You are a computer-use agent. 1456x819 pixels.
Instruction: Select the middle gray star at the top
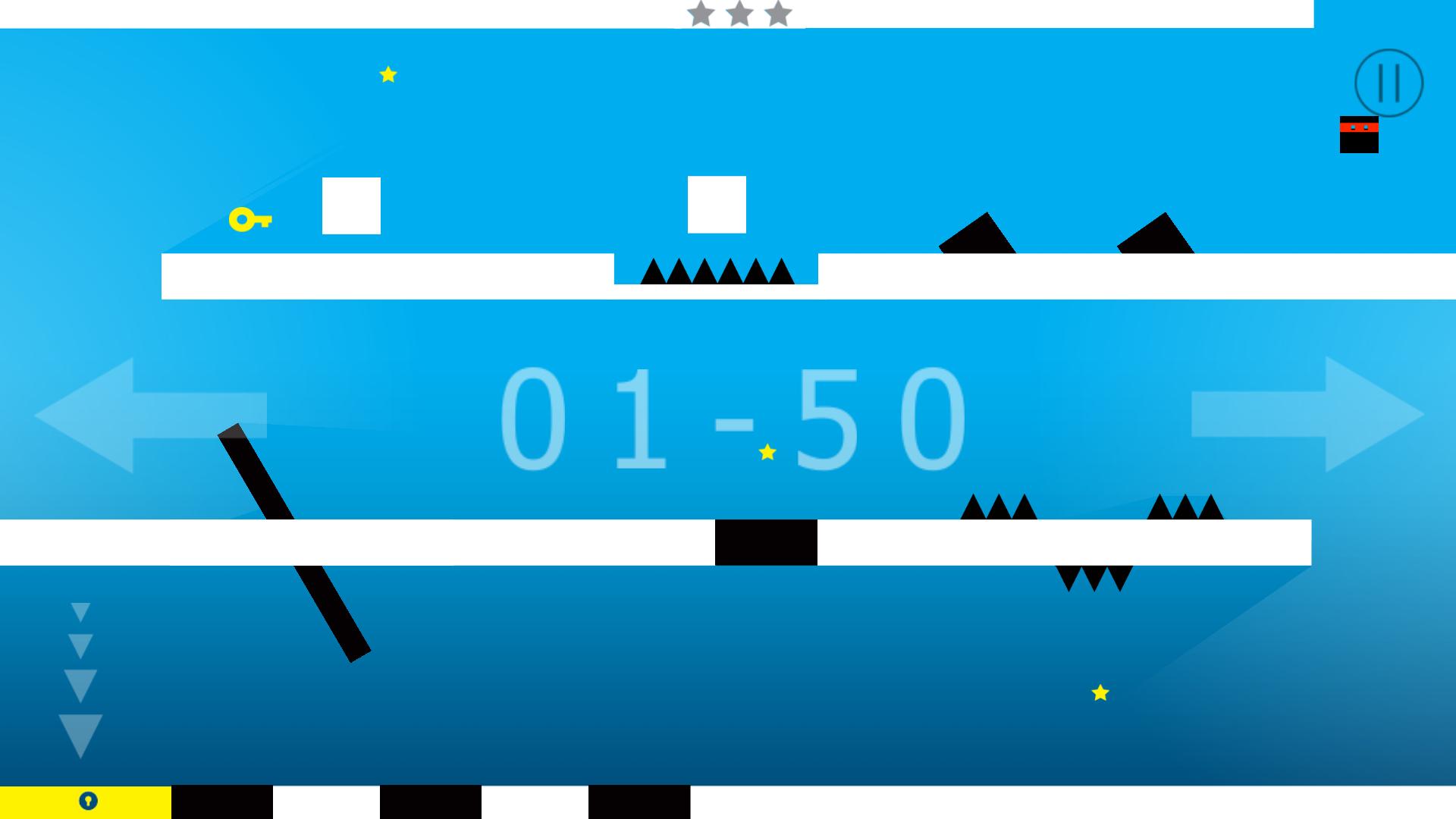[x=739, y=13]
